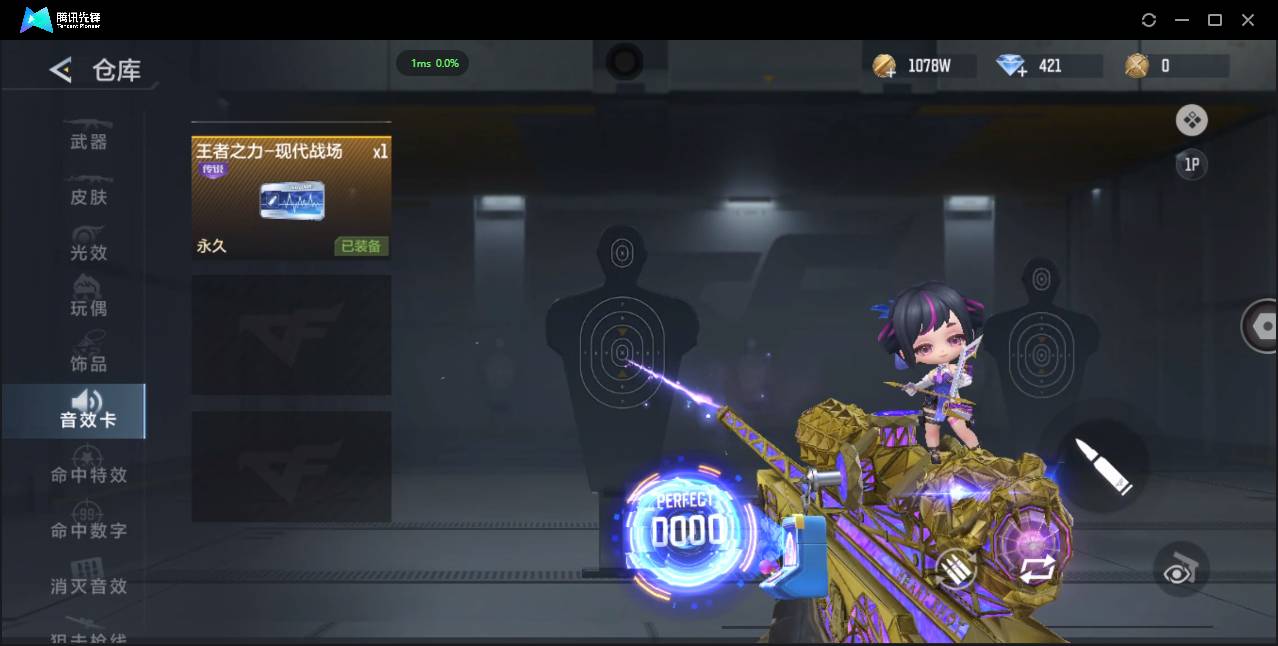Select the 王者之力-现代战场 sound card

tap(291, 198)
